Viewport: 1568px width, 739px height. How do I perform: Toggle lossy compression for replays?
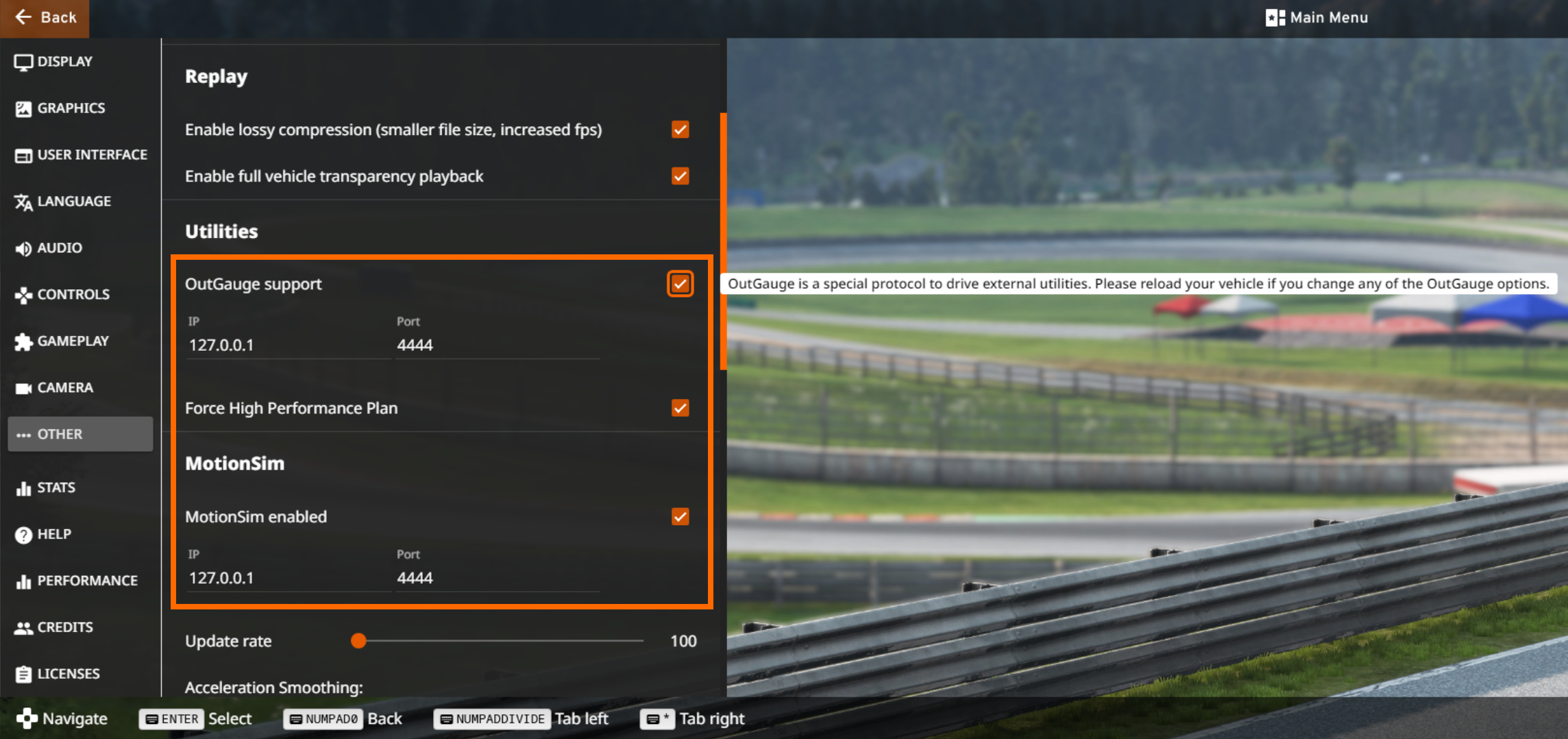680,130
